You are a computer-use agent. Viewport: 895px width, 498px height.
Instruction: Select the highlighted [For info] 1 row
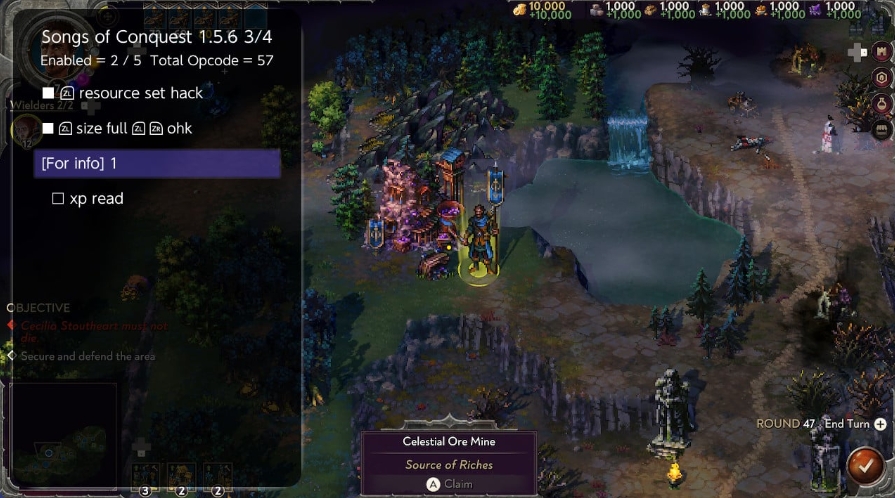pos(157,163)
